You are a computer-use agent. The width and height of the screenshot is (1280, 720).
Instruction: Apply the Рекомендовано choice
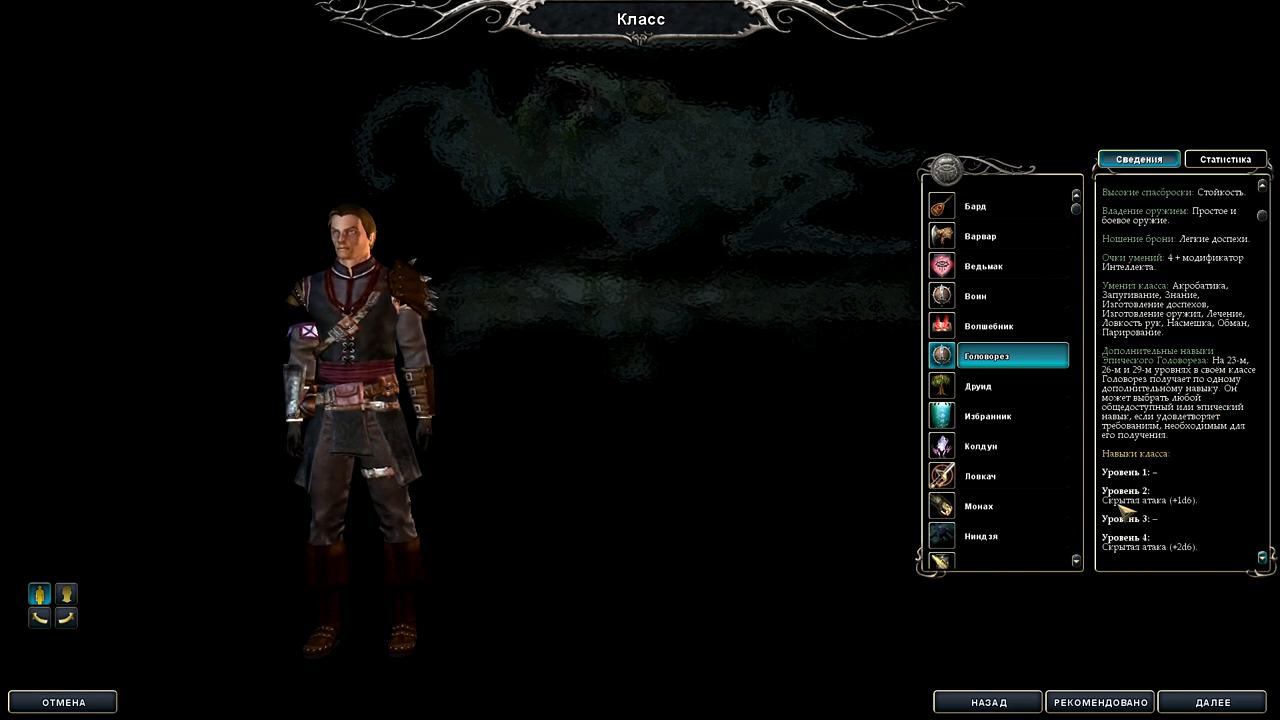(x=1100, y=702)
